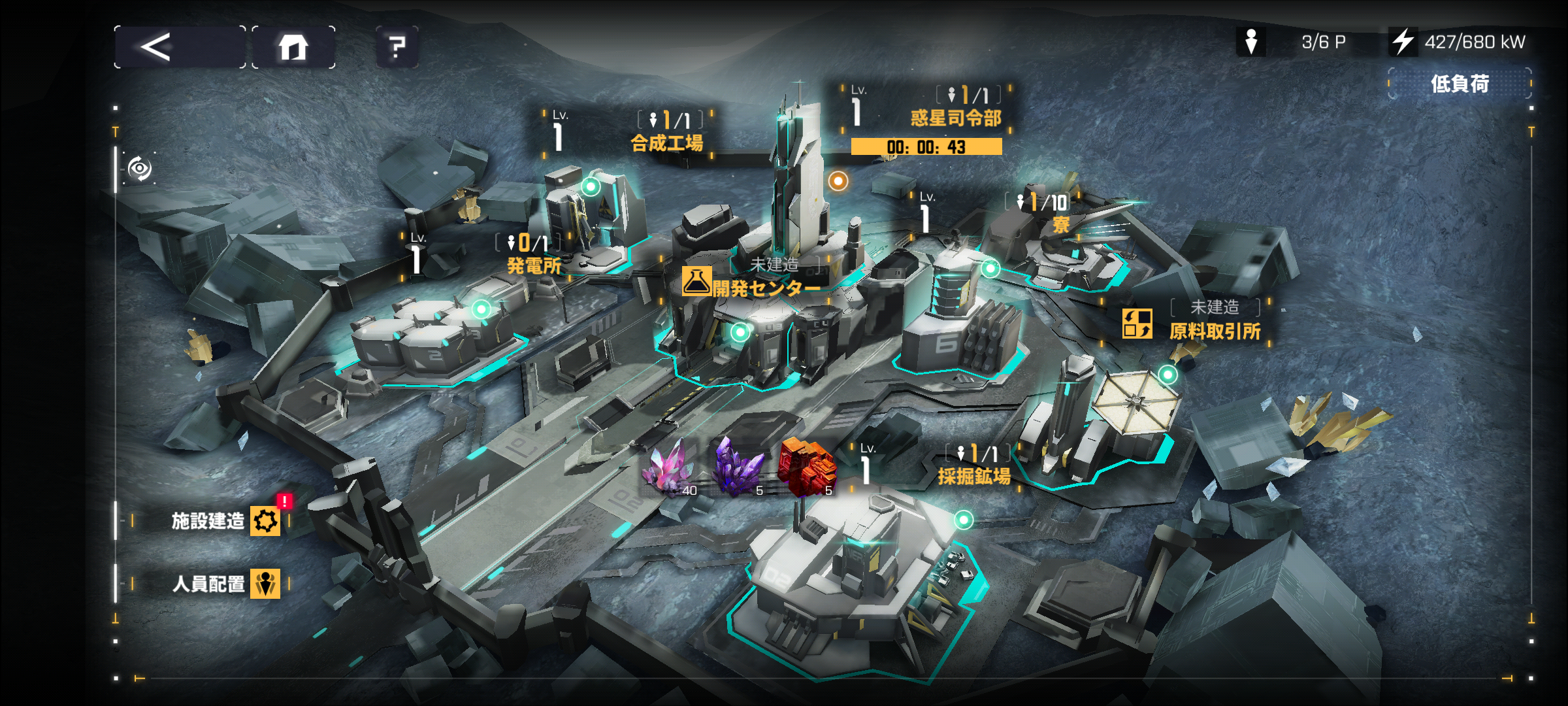Open the 人員配置 personnel assignment menu
Image resolution: width=1568 pixels, height=706 pixels.
click(x=225, y=583)
